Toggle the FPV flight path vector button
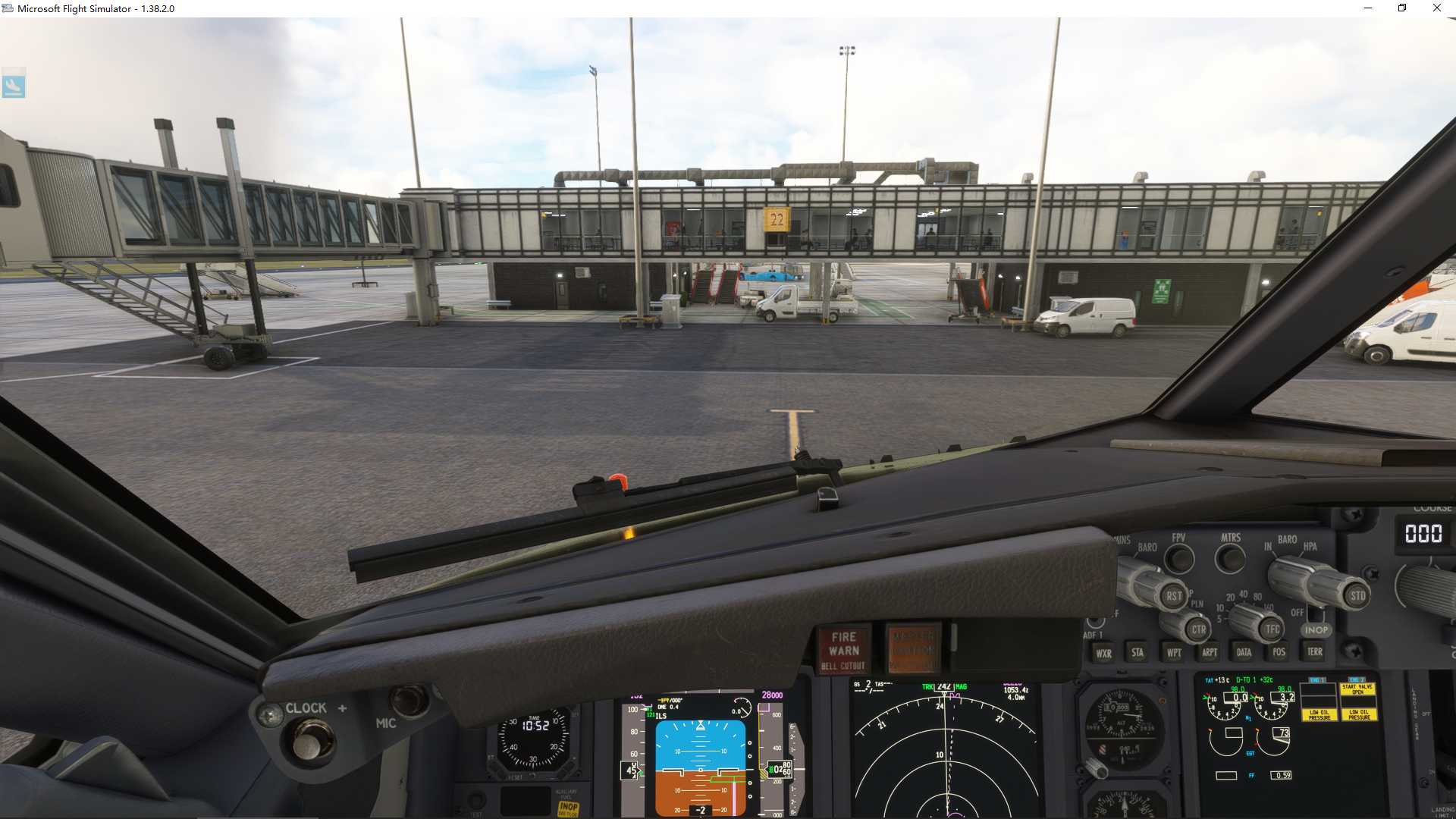Screen dimensions: 1456x819 (x=1178, y=560)
